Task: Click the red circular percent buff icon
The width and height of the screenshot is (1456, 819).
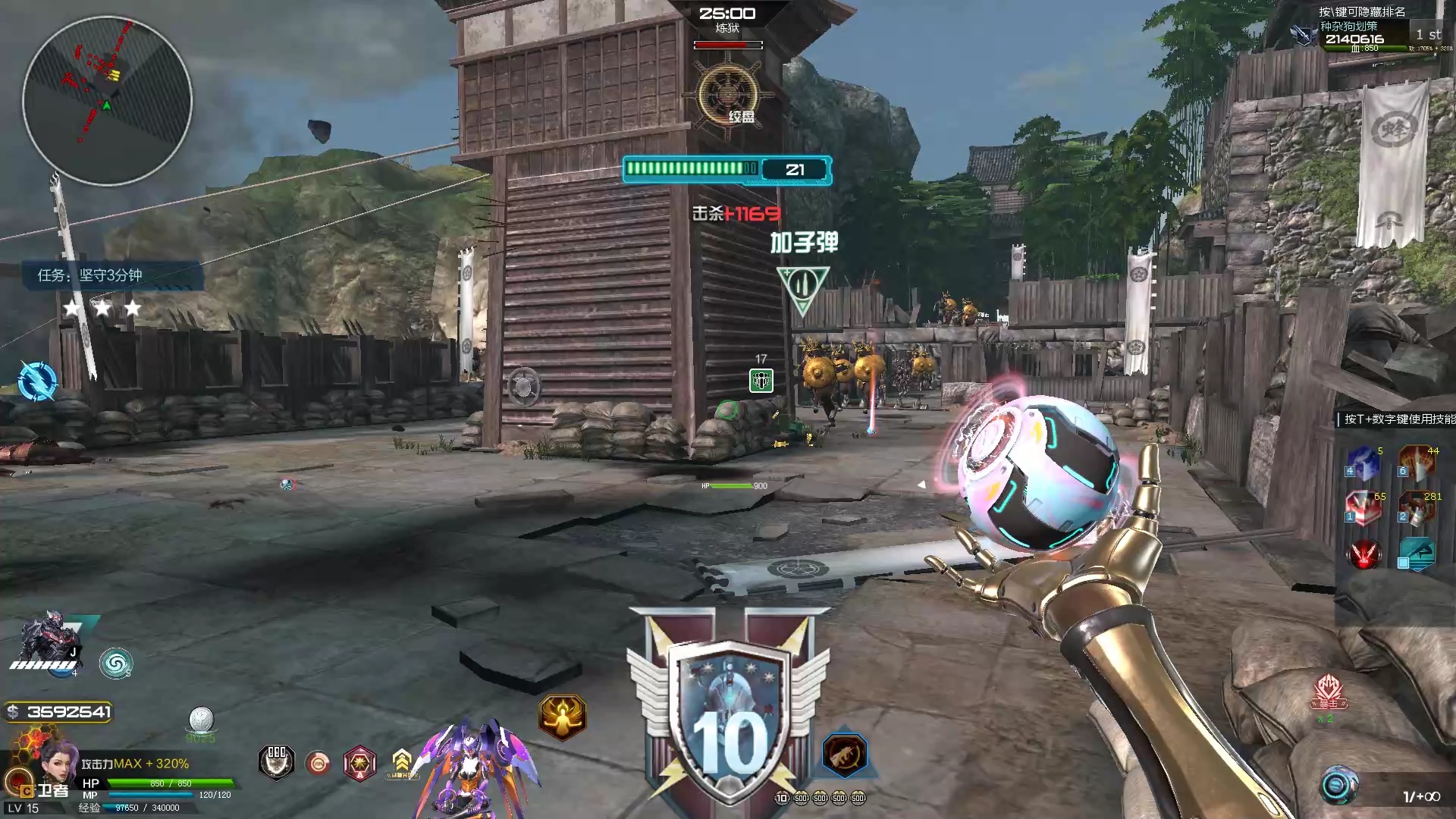Action: [318, 763]
